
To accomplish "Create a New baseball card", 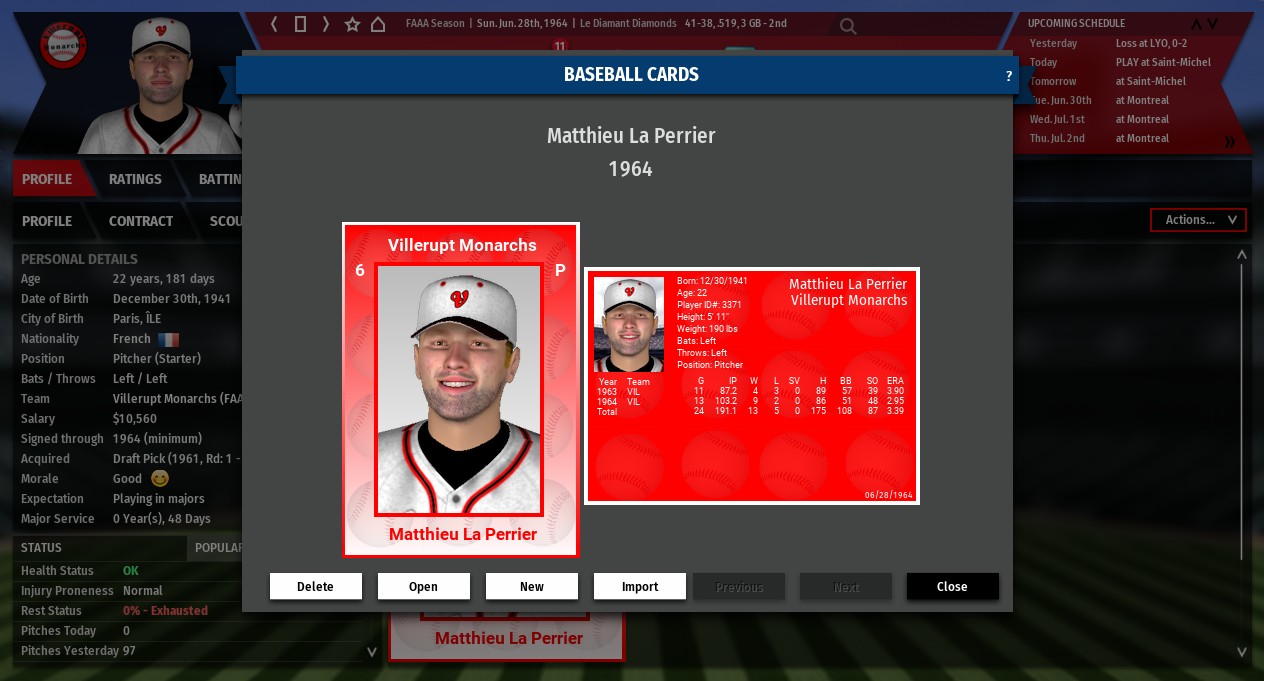I will pyautogui.click(x=531, y=587).
